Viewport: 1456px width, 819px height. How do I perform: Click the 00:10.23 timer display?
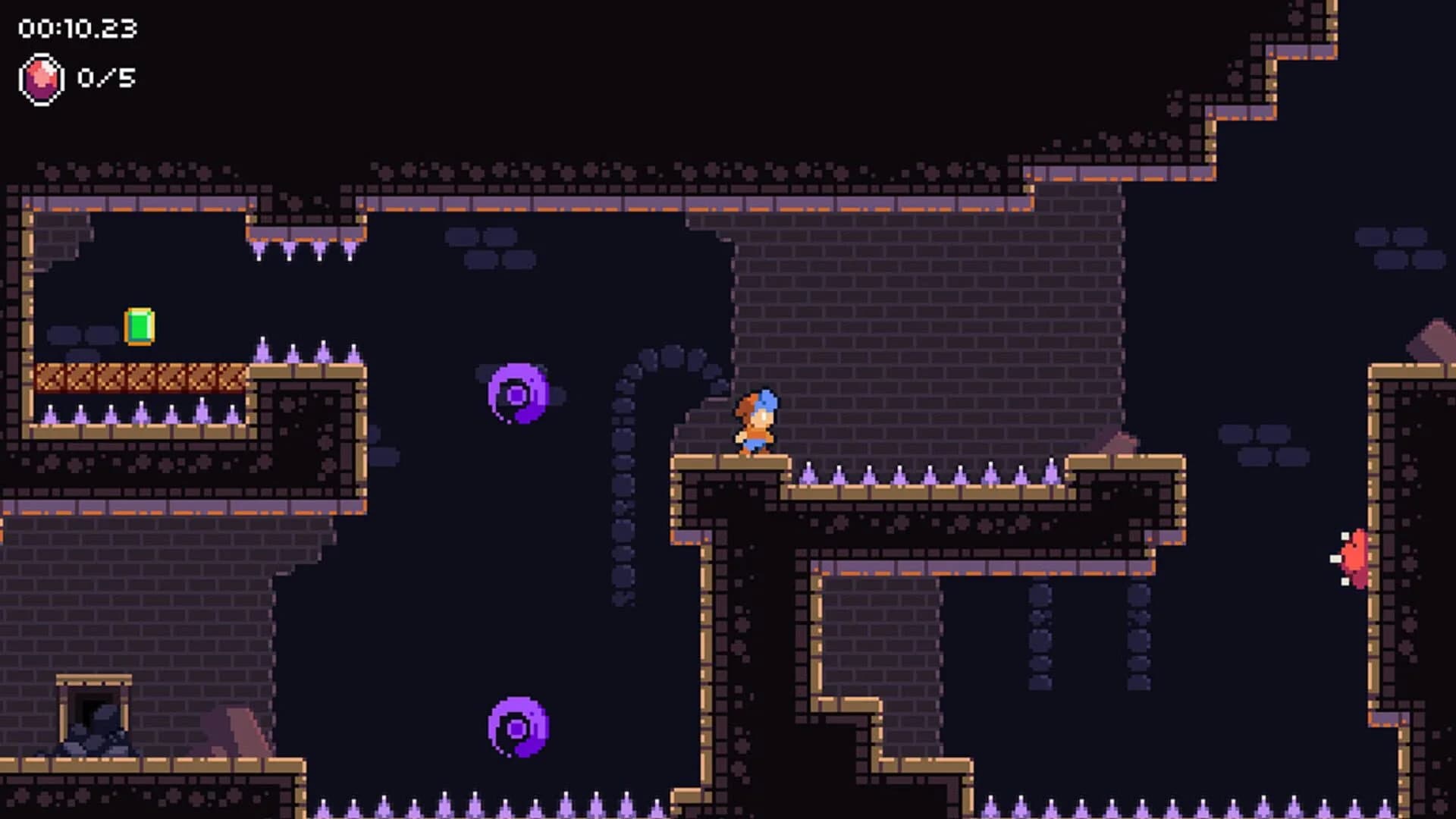pyautogui.click(x=76, y=28)
